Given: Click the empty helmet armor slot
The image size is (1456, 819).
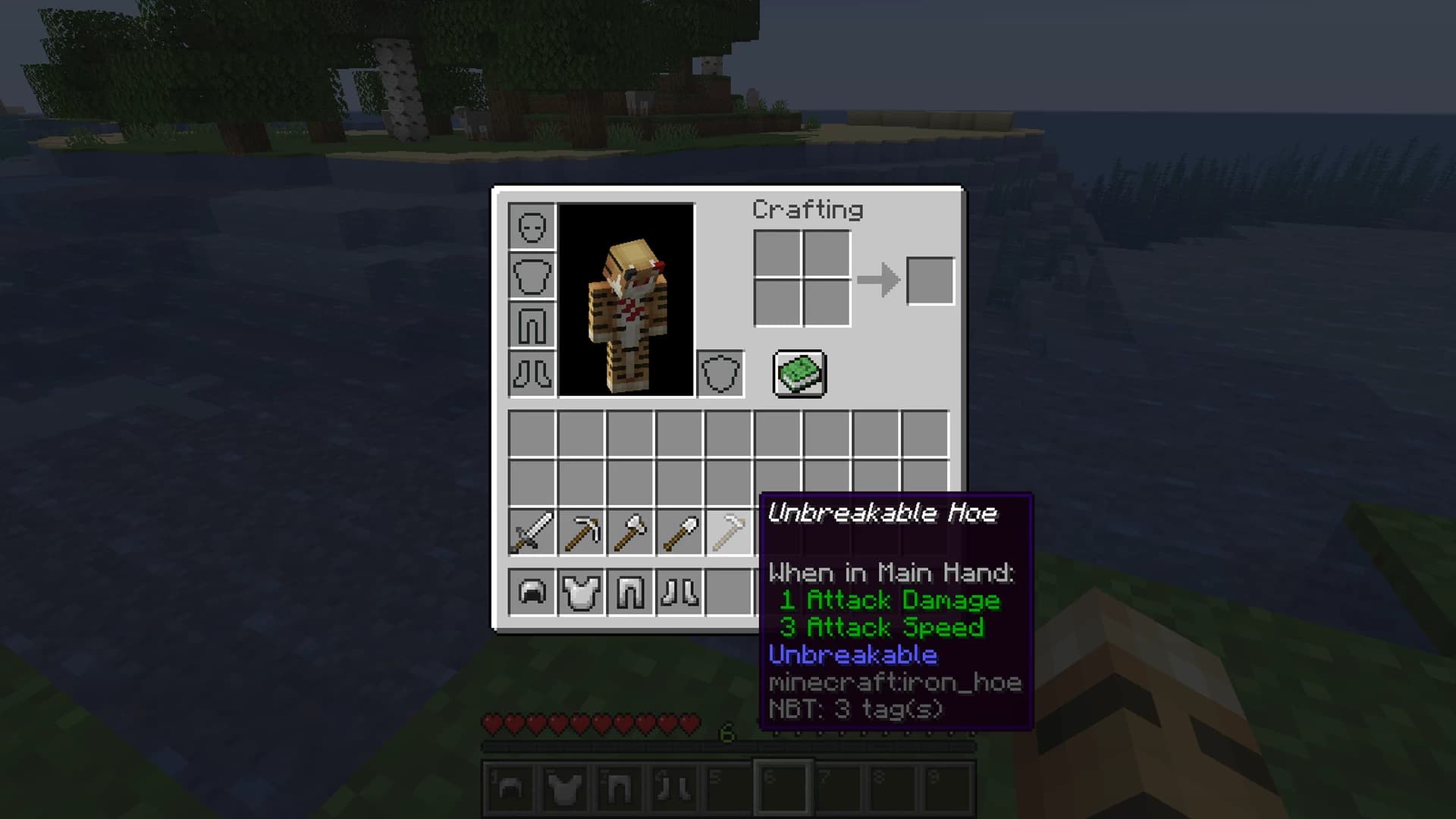Looking at the screenshot, I should coord(532,227).
